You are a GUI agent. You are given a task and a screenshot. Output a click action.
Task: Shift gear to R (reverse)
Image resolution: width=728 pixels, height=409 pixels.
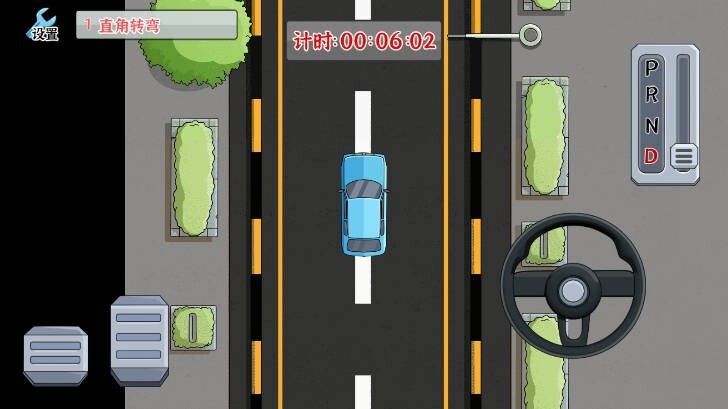click(x=651, y=97)
